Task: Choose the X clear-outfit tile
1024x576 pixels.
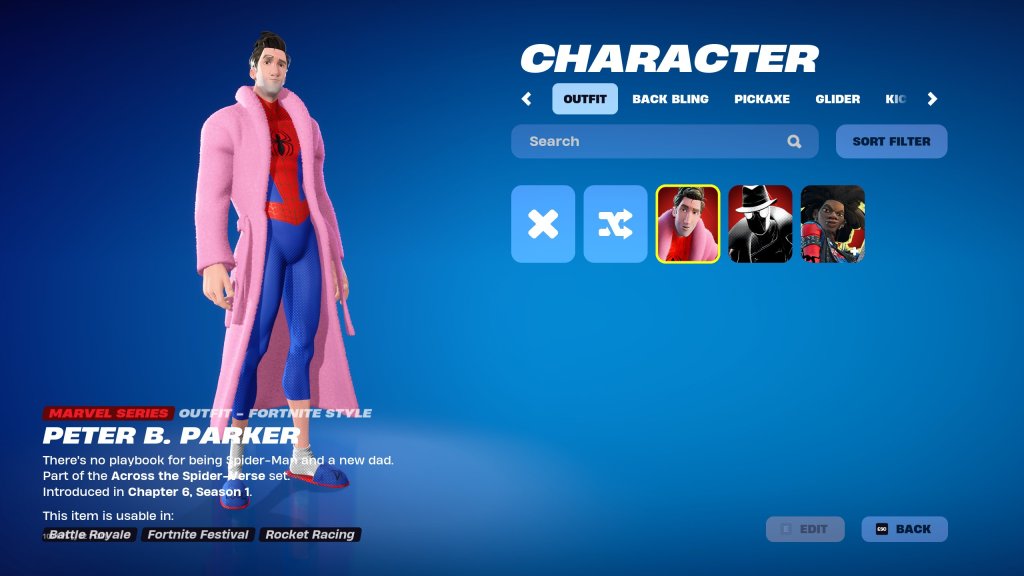Action: coord(543,224)
